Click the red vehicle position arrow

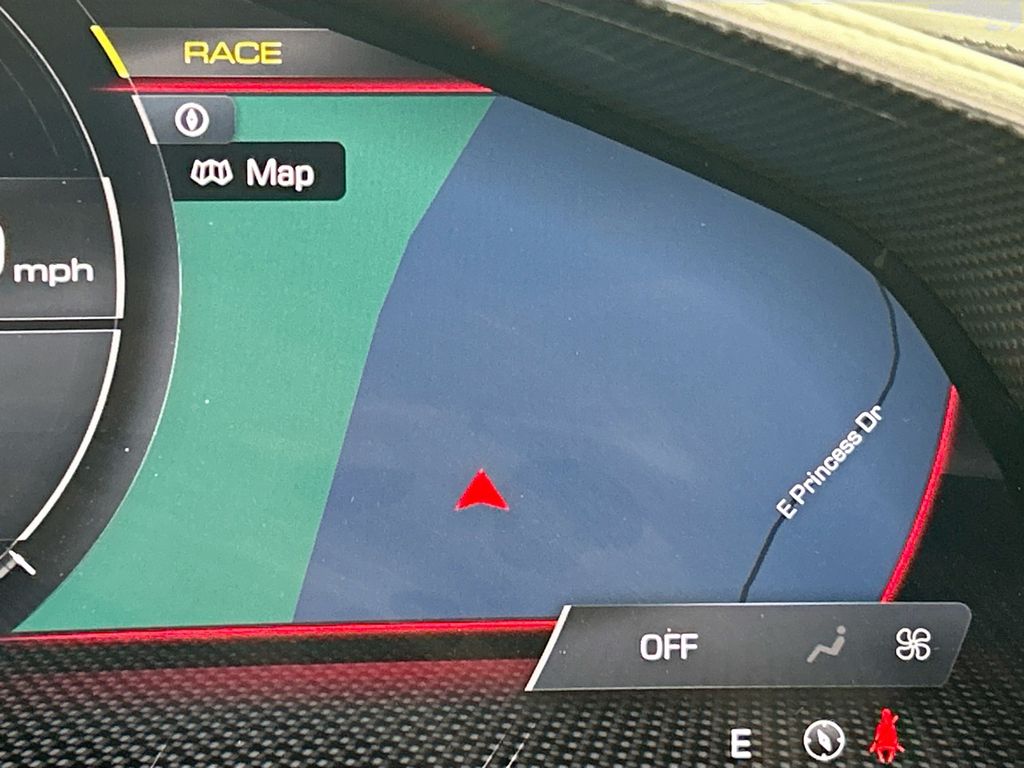click(482, 492)
